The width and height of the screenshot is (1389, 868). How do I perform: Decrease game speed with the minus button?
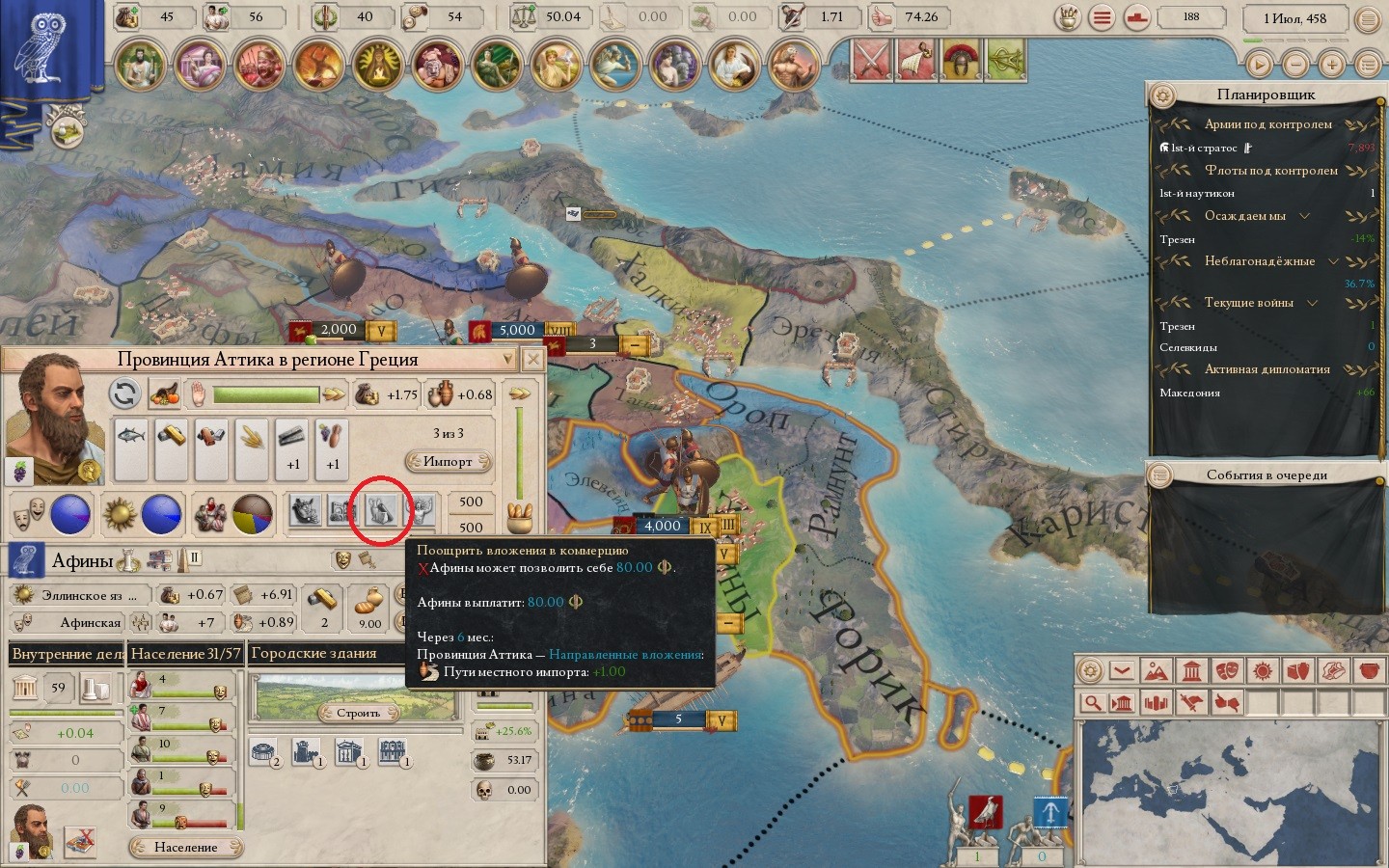pos(1295,65)
